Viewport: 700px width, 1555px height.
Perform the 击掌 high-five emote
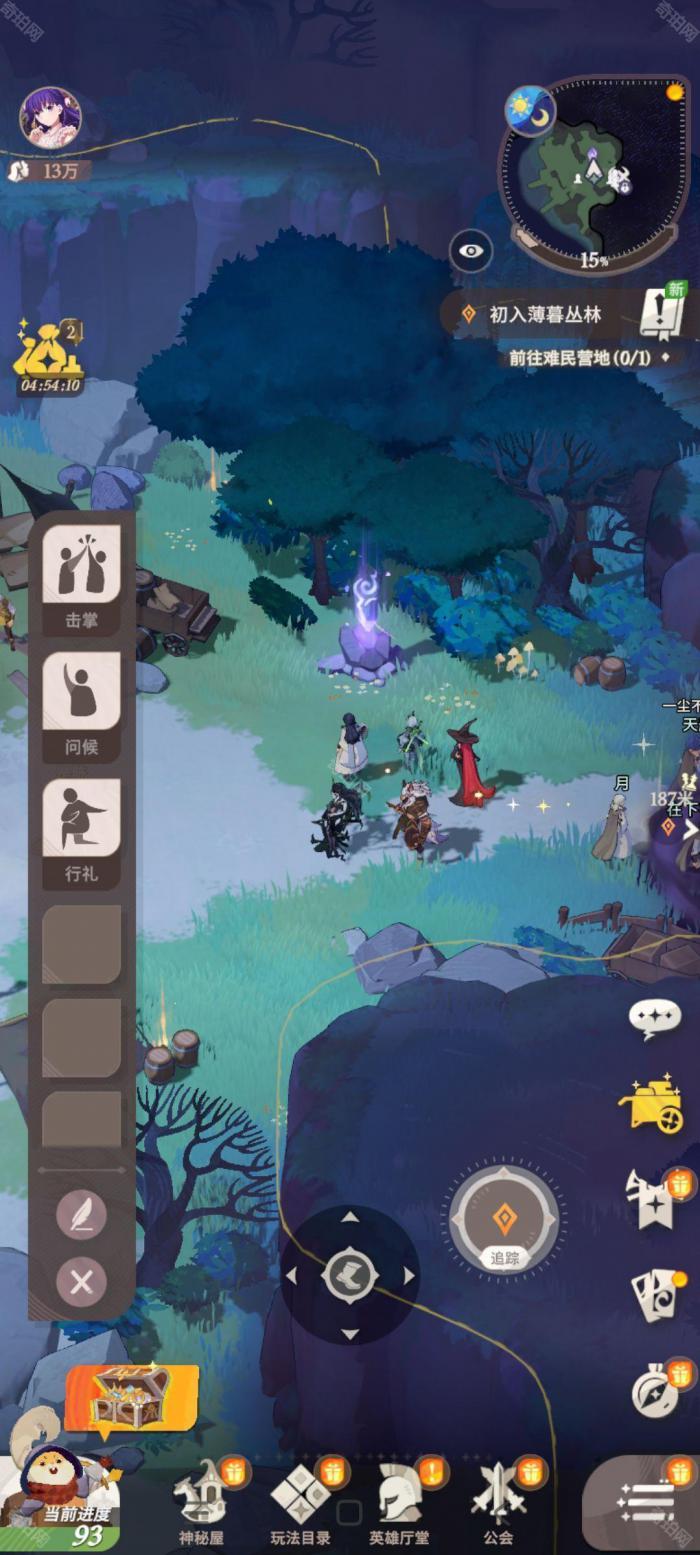coord(82,573)
